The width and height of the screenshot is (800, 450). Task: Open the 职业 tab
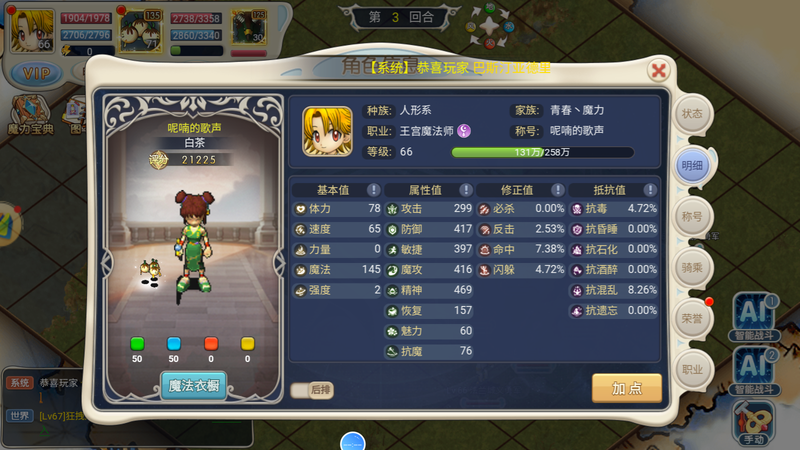pyautogui.click(x=692, y=369)
